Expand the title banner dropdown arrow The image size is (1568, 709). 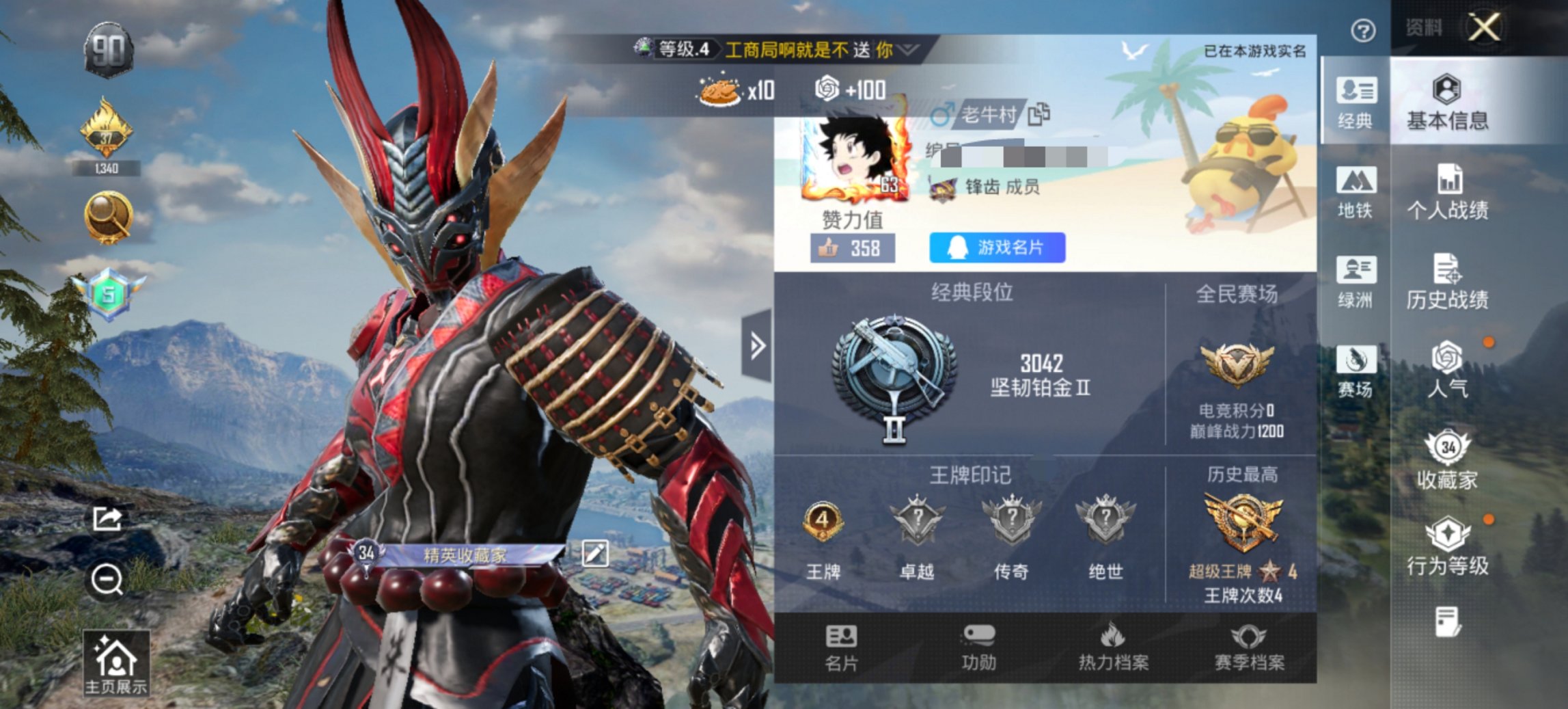coord(906,48)
